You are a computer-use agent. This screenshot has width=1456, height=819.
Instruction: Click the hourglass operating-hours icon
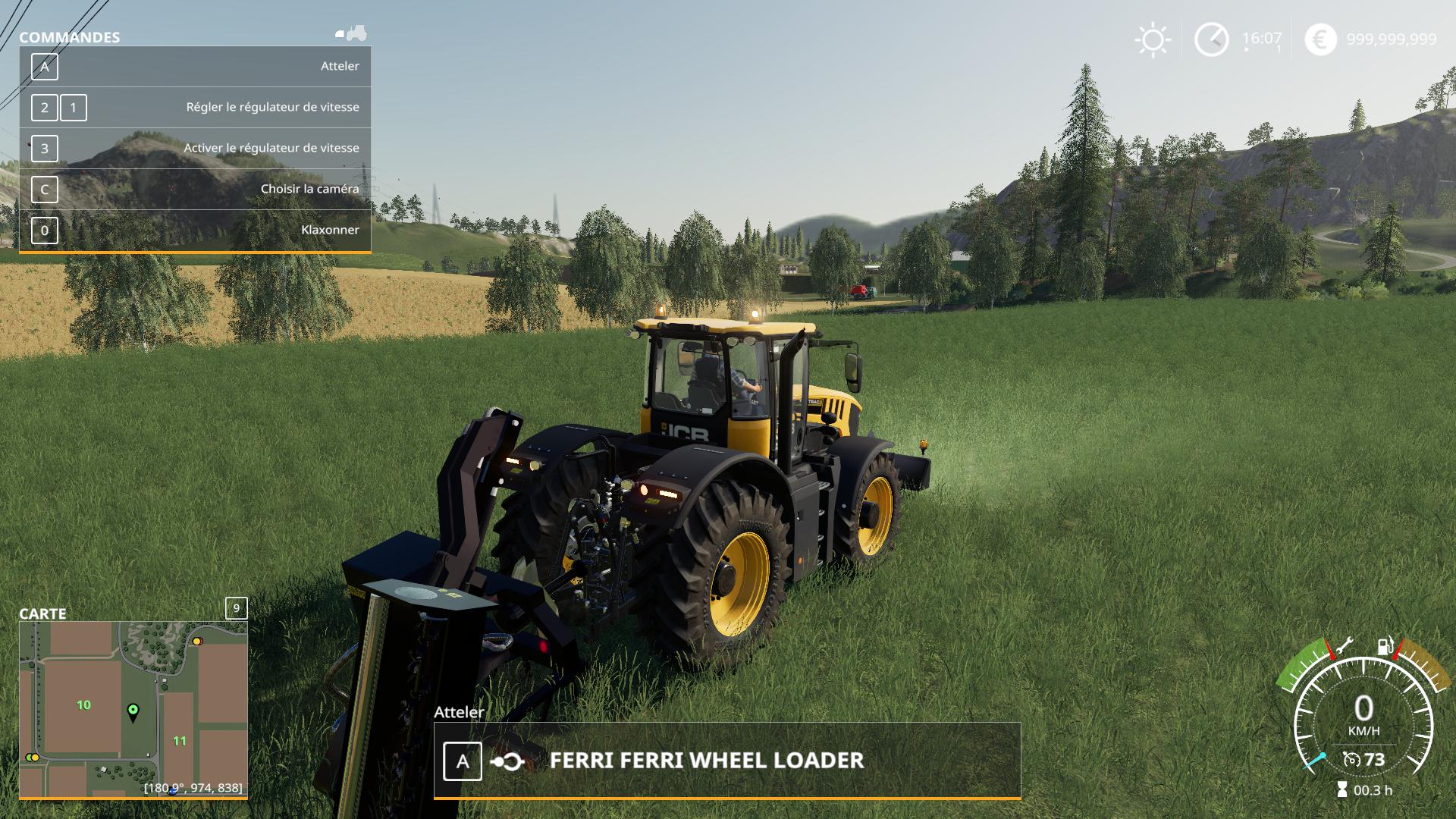1342,790
